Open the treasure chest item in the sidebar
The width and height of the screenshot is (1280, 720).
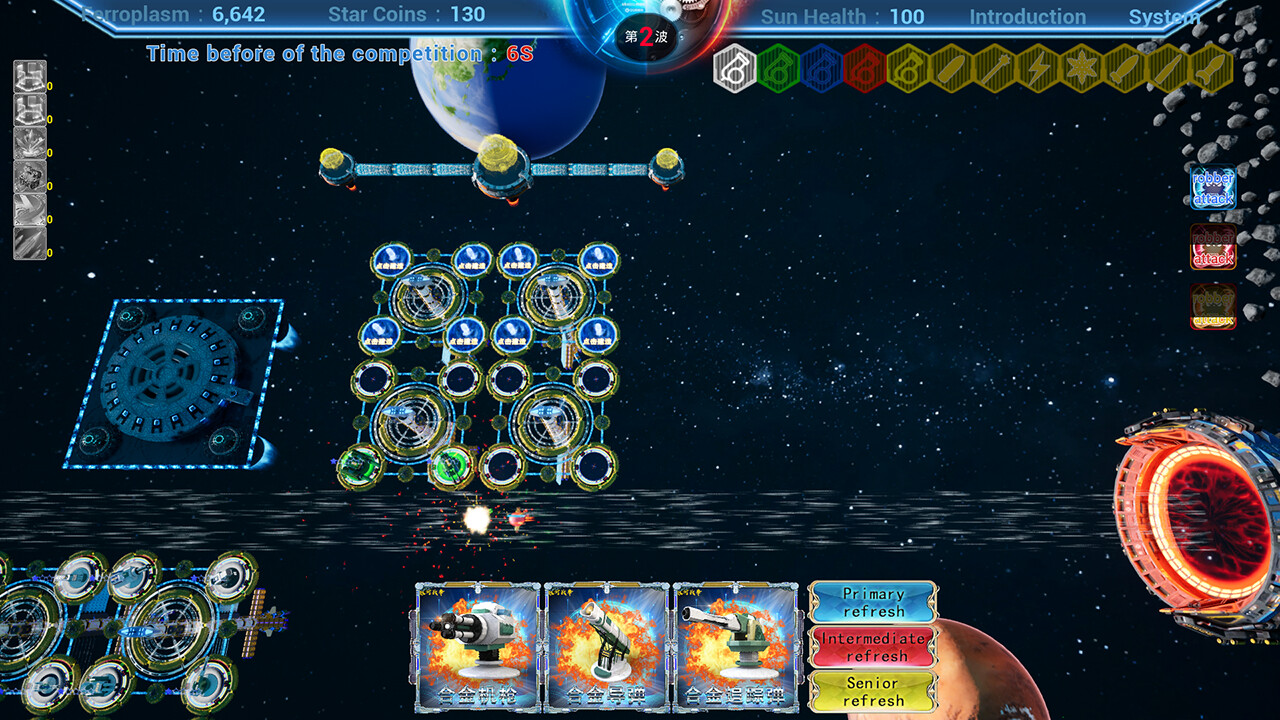click(28, 78)
